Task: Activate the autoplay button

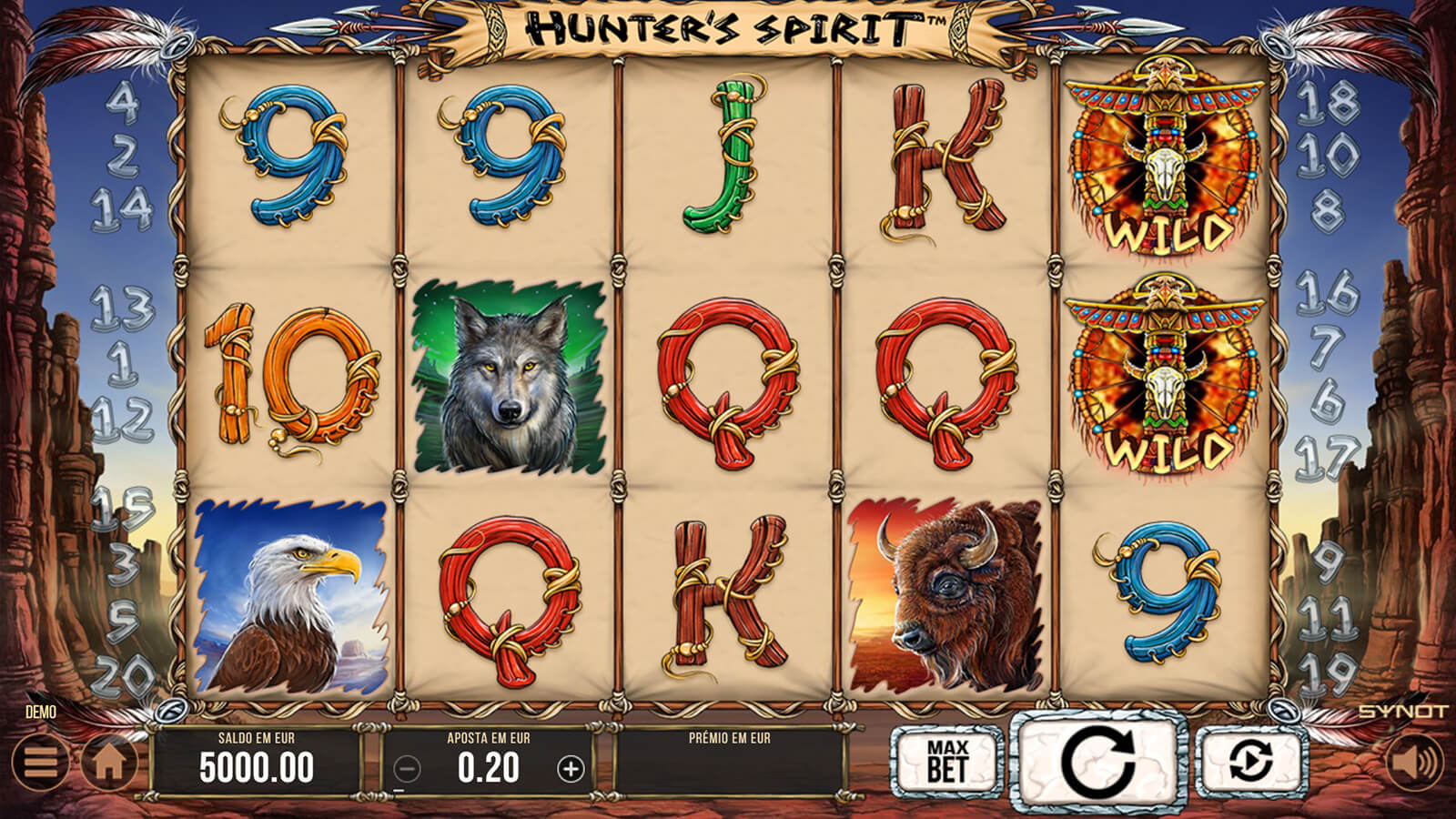Action: (x=1251, y=762)
